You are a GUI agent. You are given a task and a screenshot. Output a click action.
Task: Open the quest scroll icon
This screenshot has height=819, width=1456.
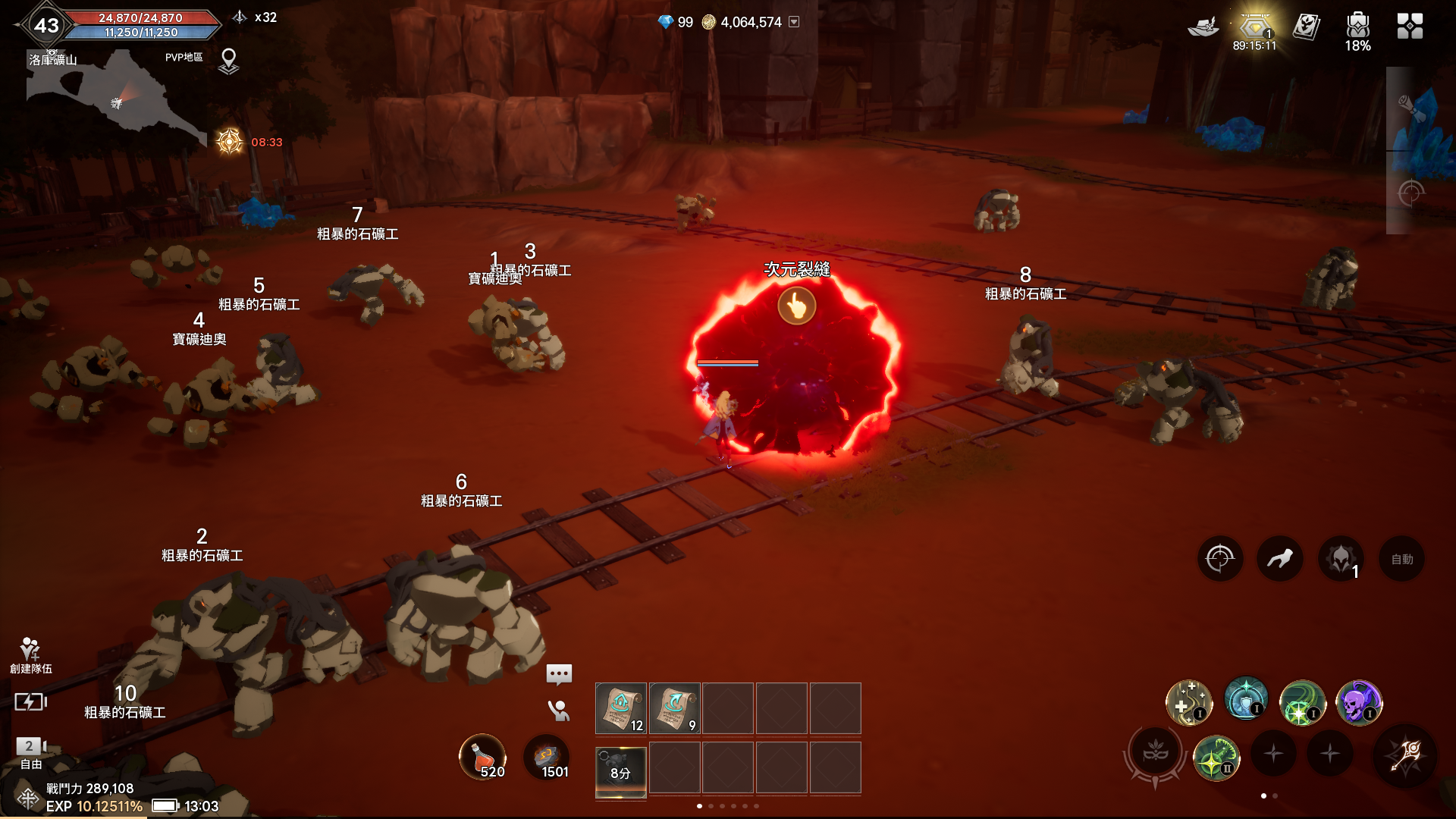(x=1306, y=27)
